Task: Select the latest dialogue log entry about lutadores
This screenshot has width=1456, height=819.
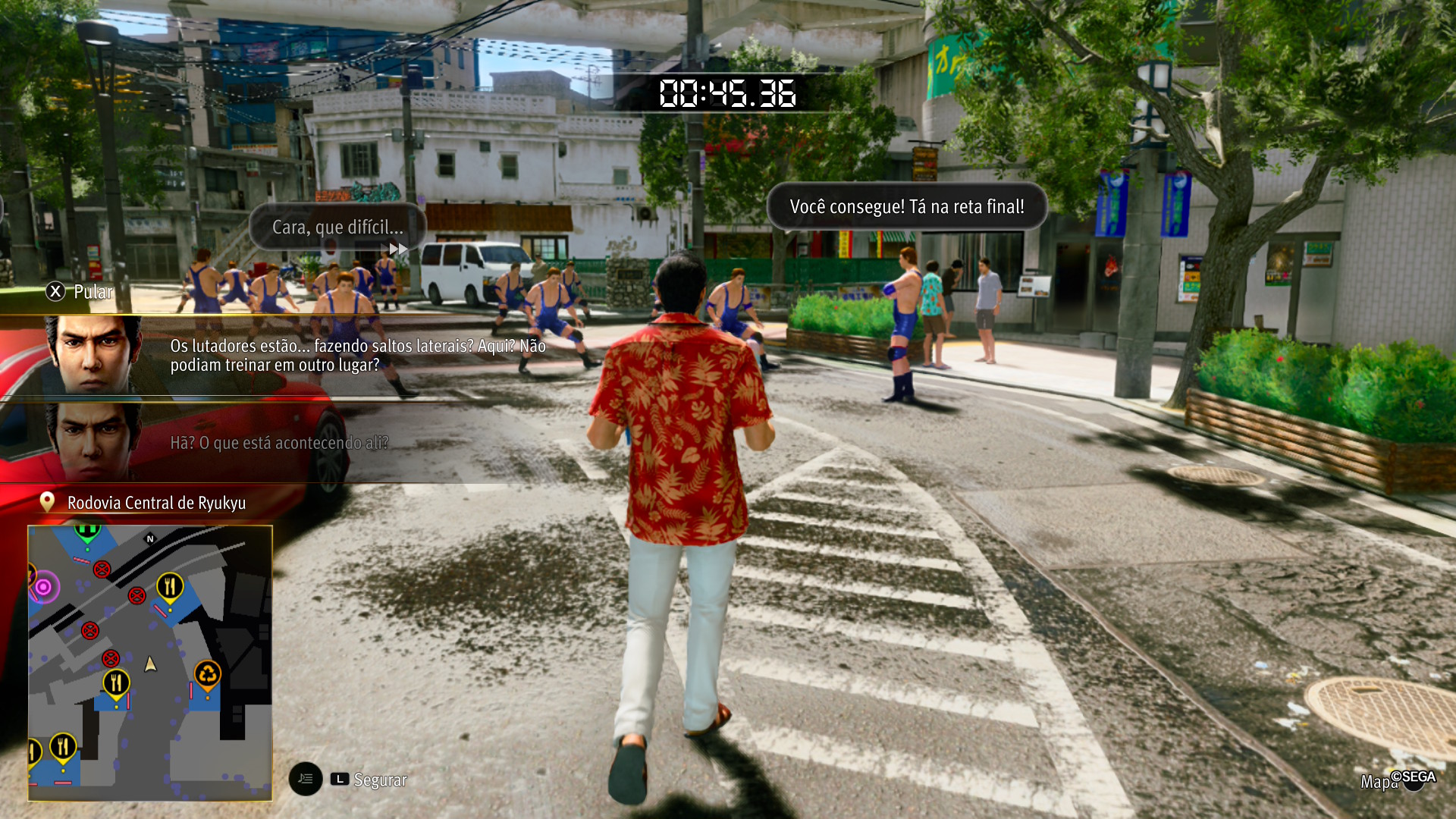Action: 357,356
